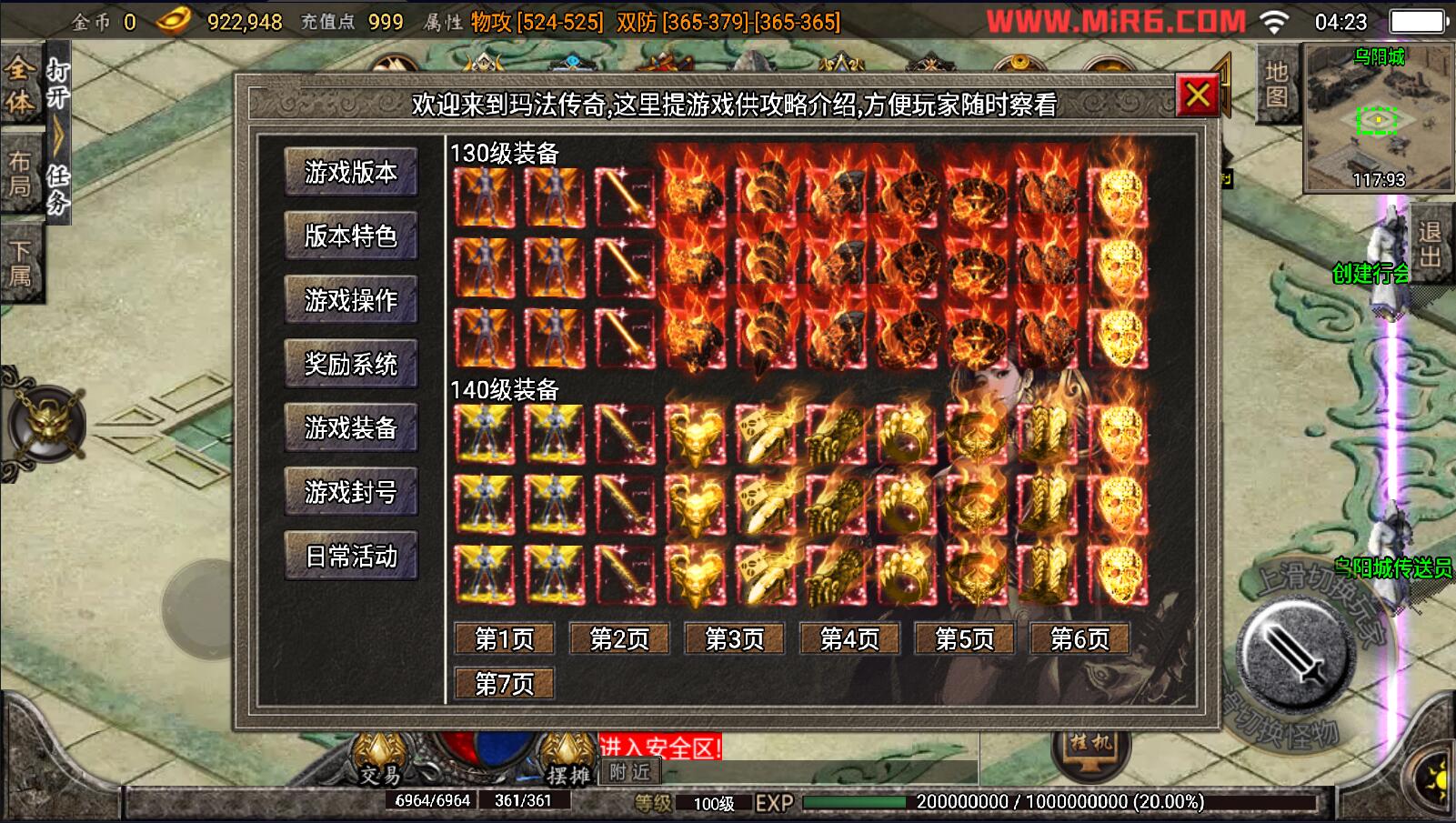Open the 乌阳城 minimap
The width and height of the screenshot is (1456, 823).
coord(1379,118)
